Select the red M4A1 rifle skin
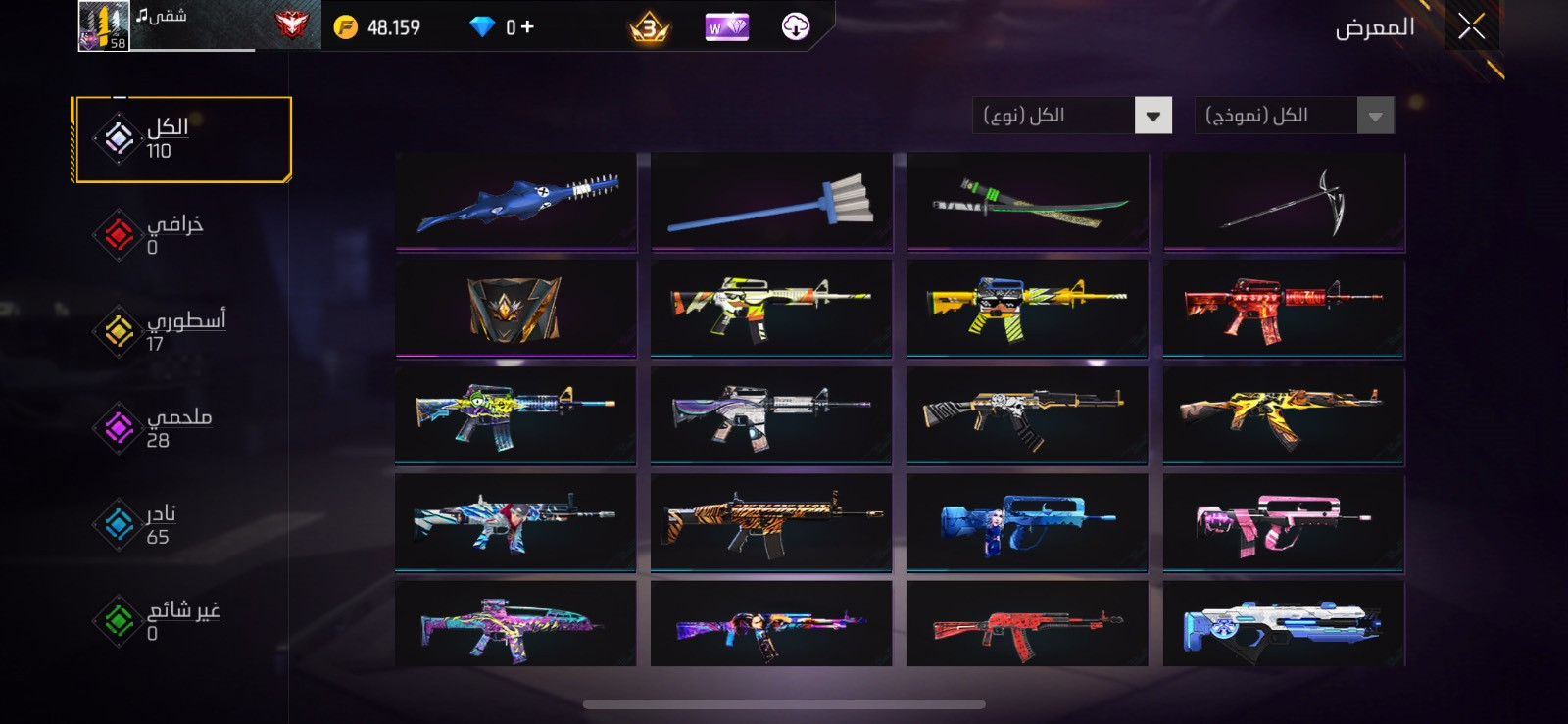The height and width of the screenshot is (724, 1568). (x=1284, y=308)
